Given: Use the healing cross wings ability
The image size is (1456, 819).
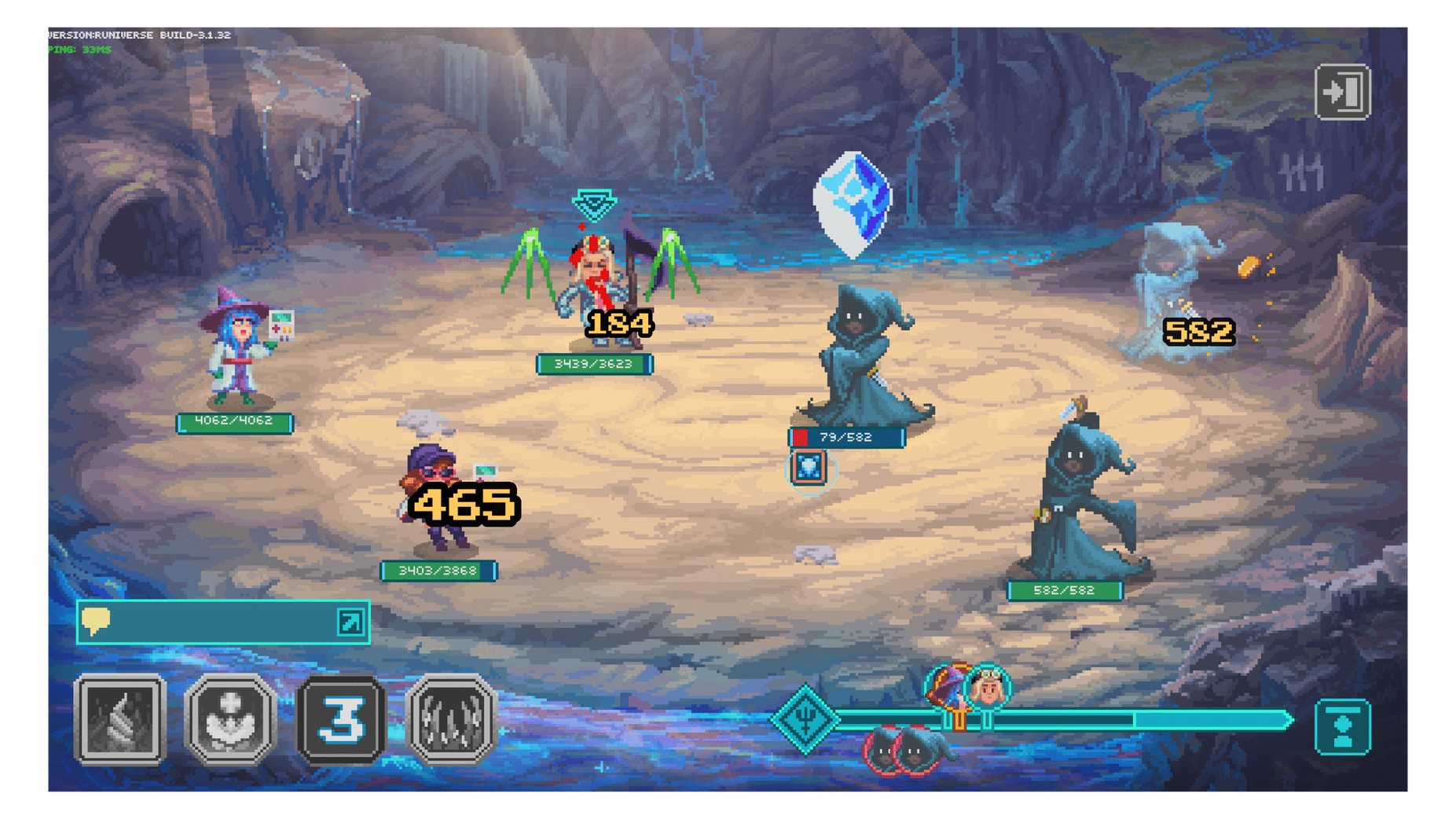Looking at the screenshot, I should point(230,719).
